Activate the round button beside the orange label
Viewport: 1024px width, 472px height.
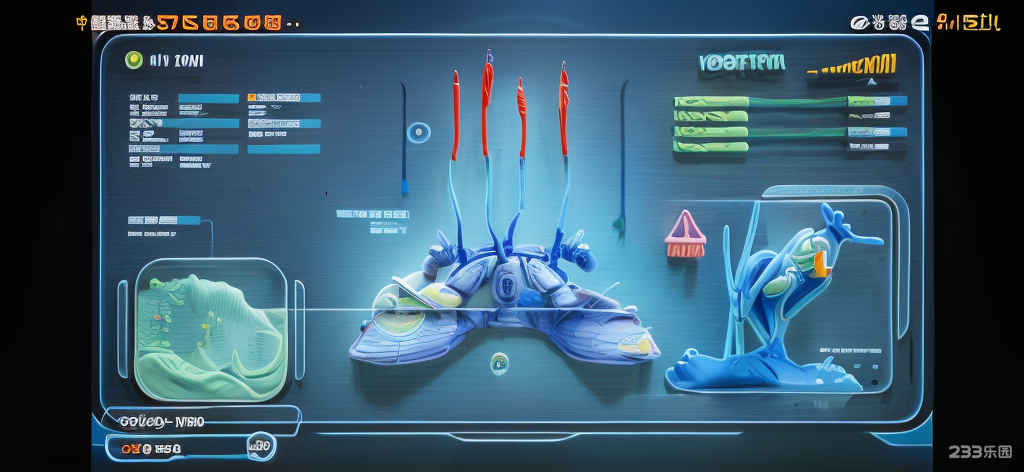pyautogui.click(x=259, y=446)
